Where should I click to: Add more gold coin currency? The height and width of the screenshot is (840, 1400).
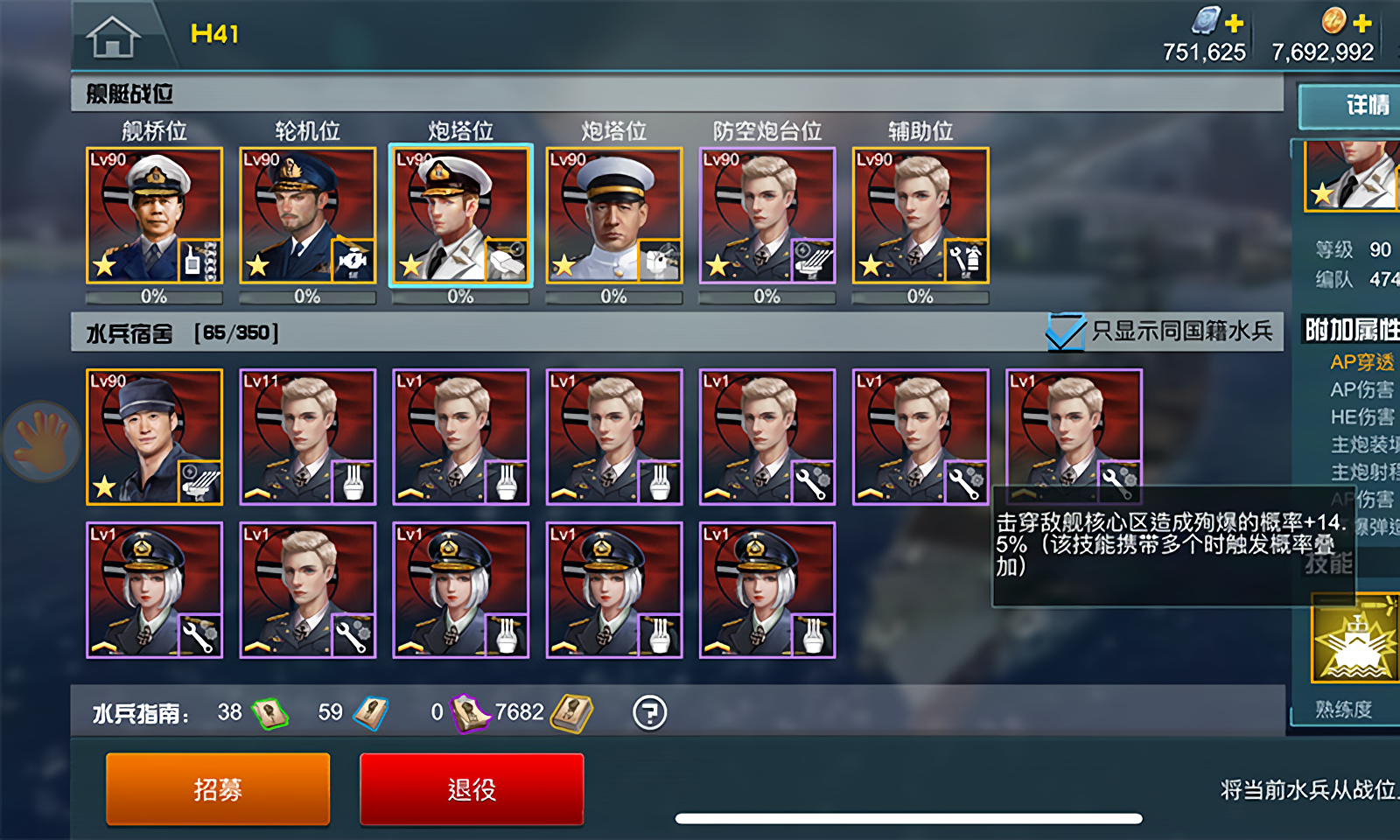1362,23
